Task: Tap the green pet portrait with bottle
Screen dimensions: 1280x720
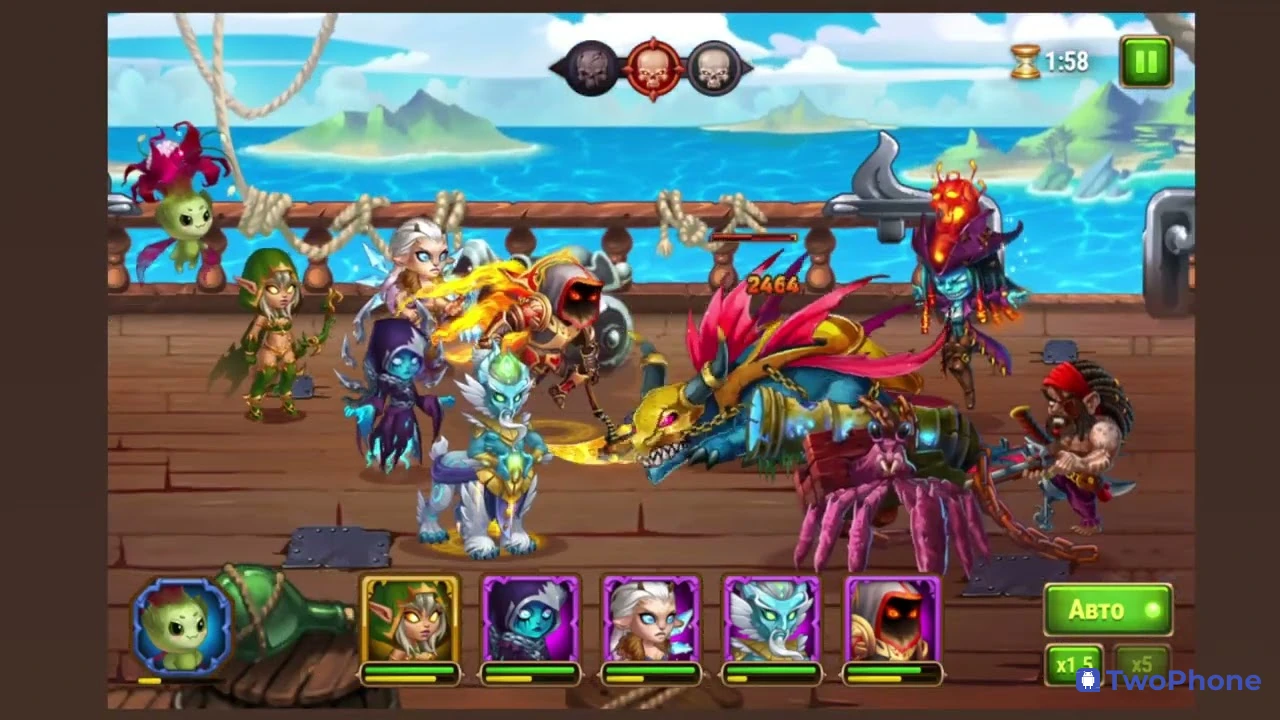Action: click(x=182, y=625)
